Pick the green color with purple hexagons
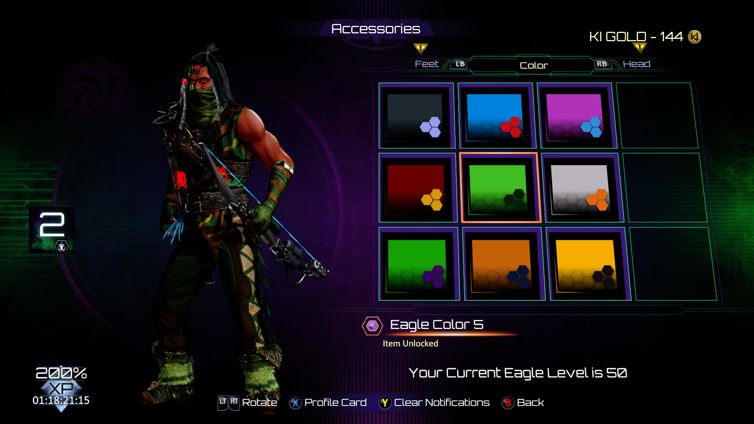 coord(418,264)
